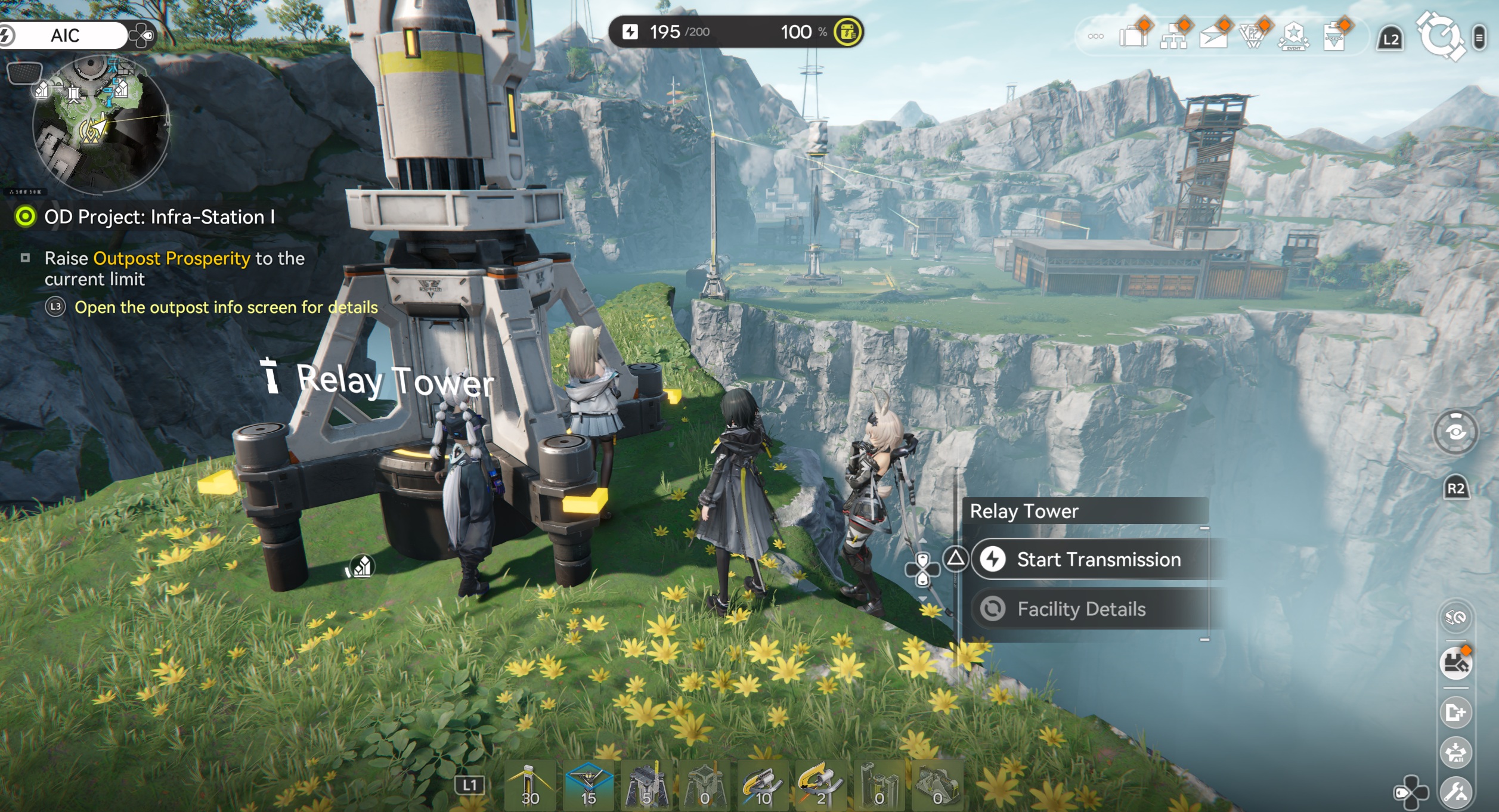Open the Endfield clipboard icon

1334,36
